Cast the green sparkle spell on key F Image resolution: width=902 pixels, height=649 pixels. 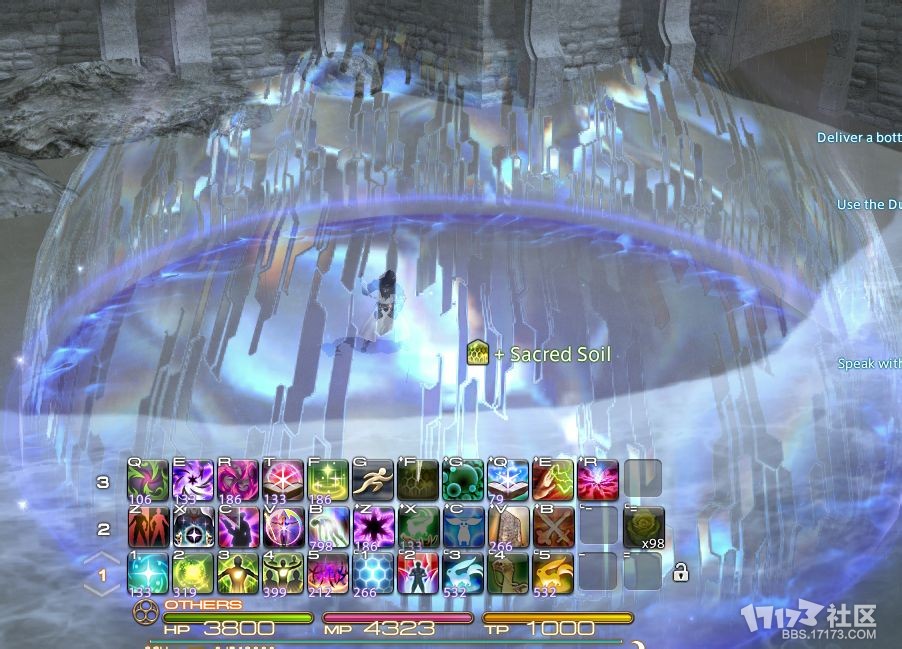pos(327,480)
